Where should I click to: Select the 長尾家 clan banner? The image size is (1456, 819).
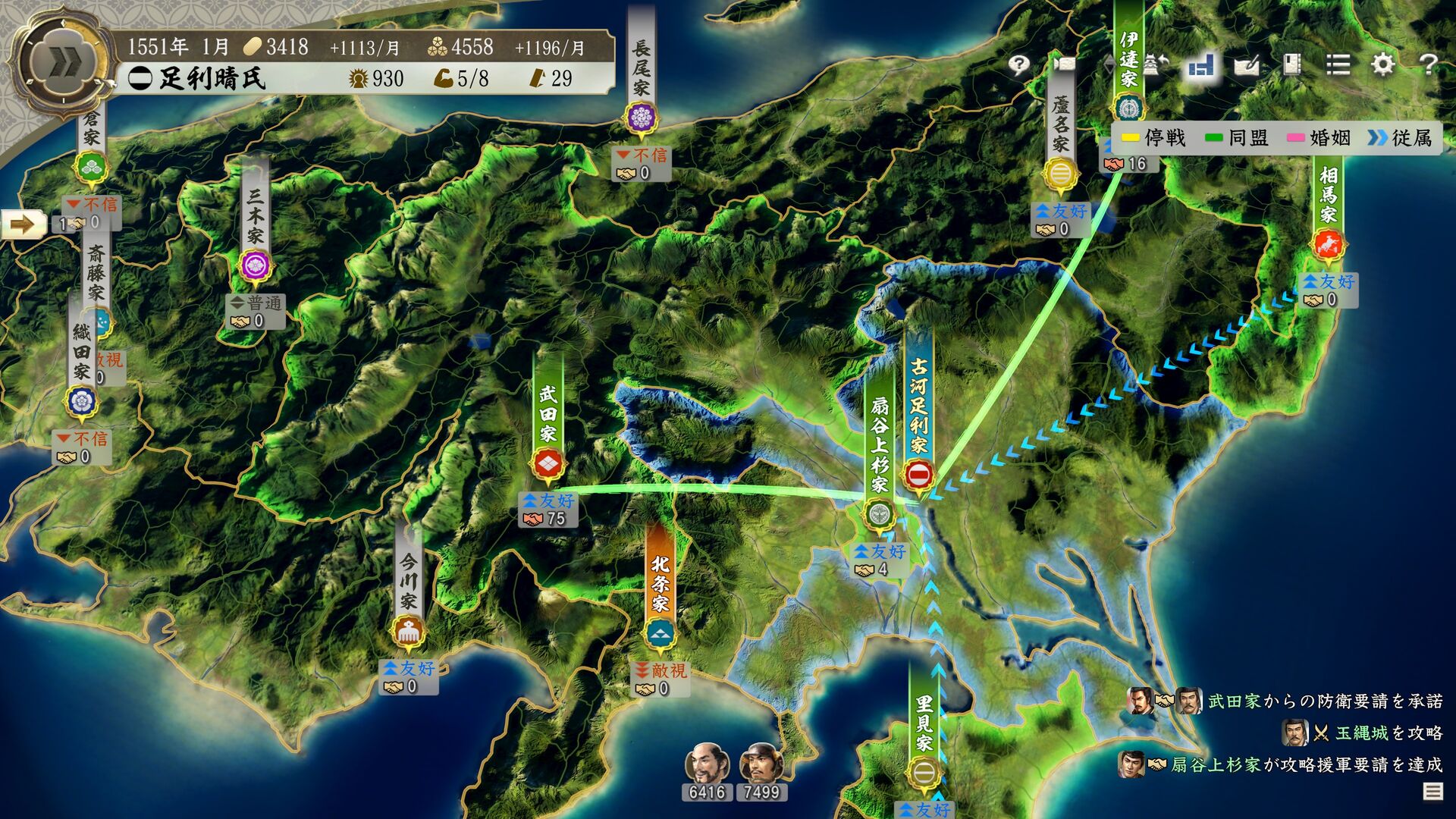pos(642,76)
